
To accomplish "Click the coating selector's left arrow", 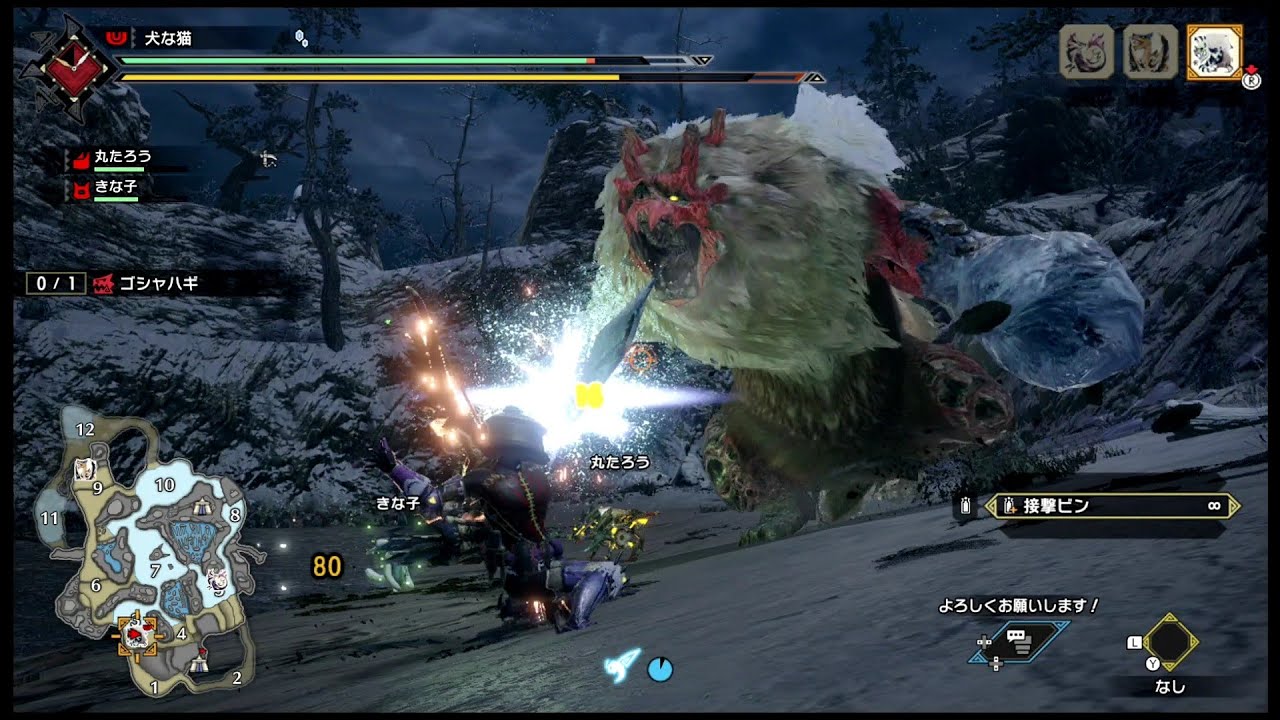I will click(992, 506).
